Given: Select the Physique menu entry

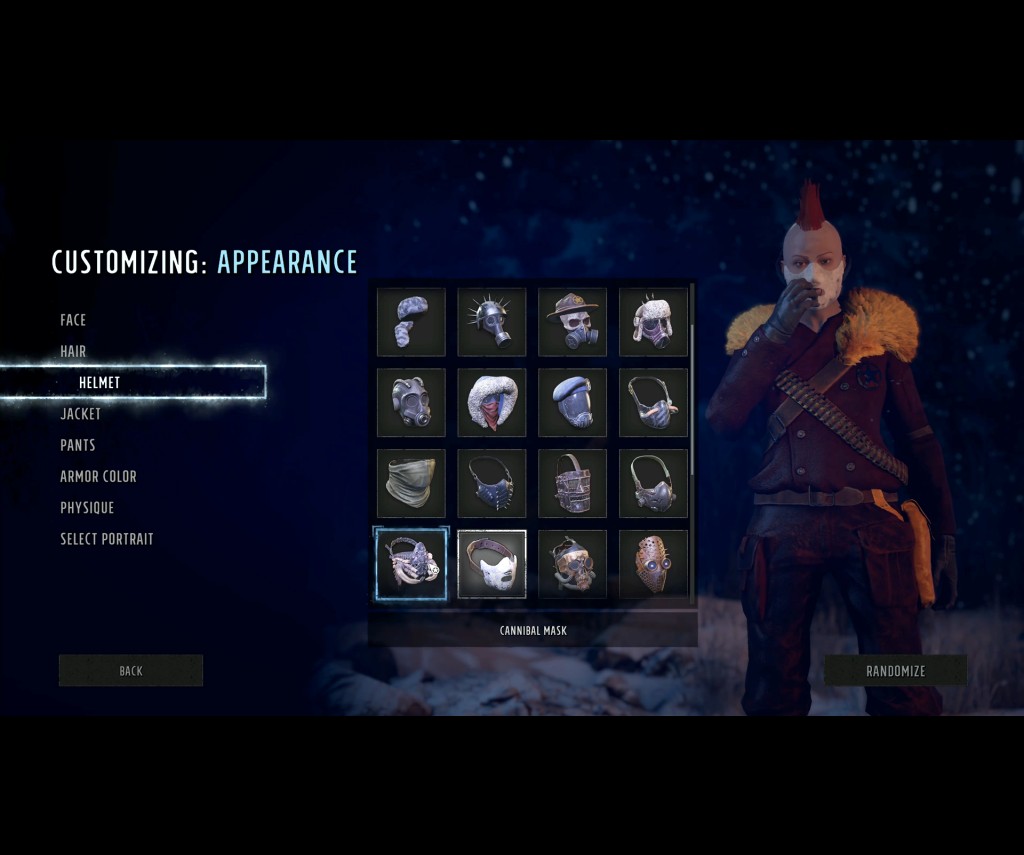Looking at the screenshot, I should point(87,508).
